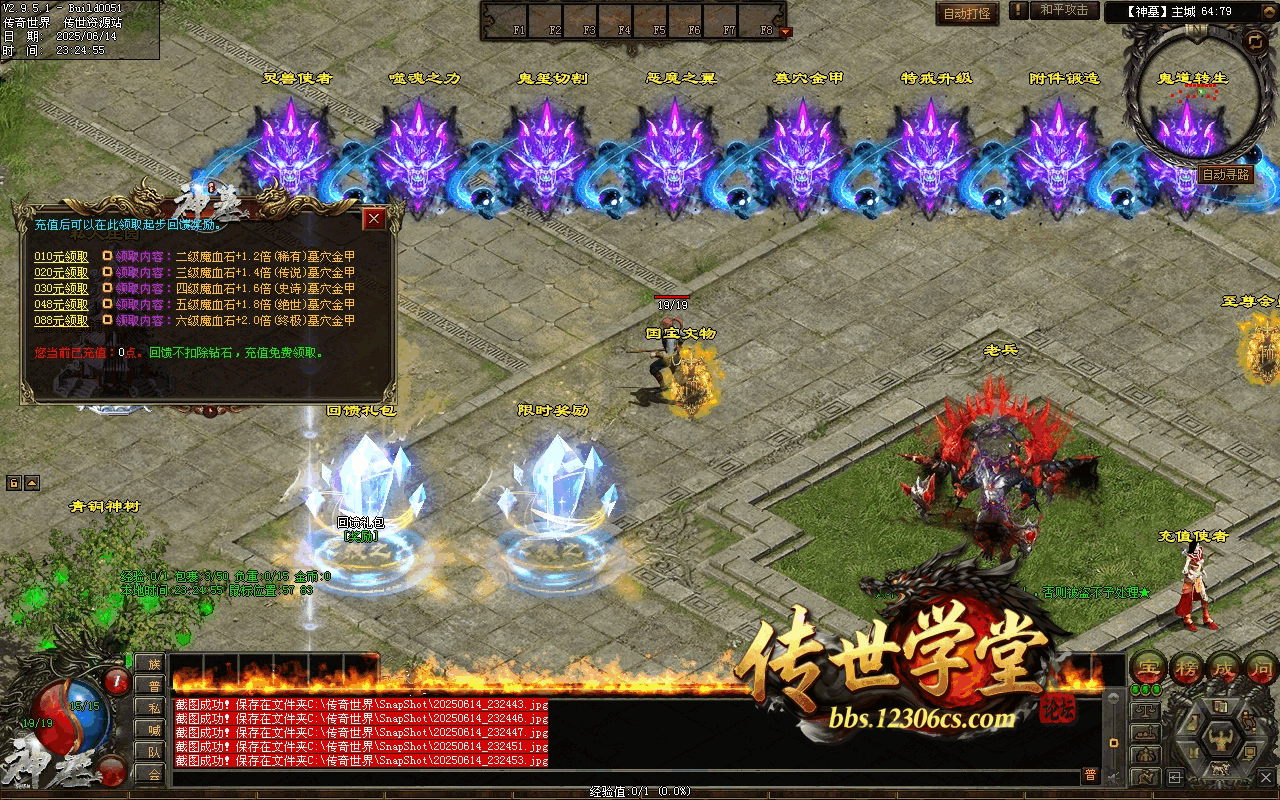
Task: Click the balance scales trade button
Action: pyautogui.click(x=1145, y=711)
